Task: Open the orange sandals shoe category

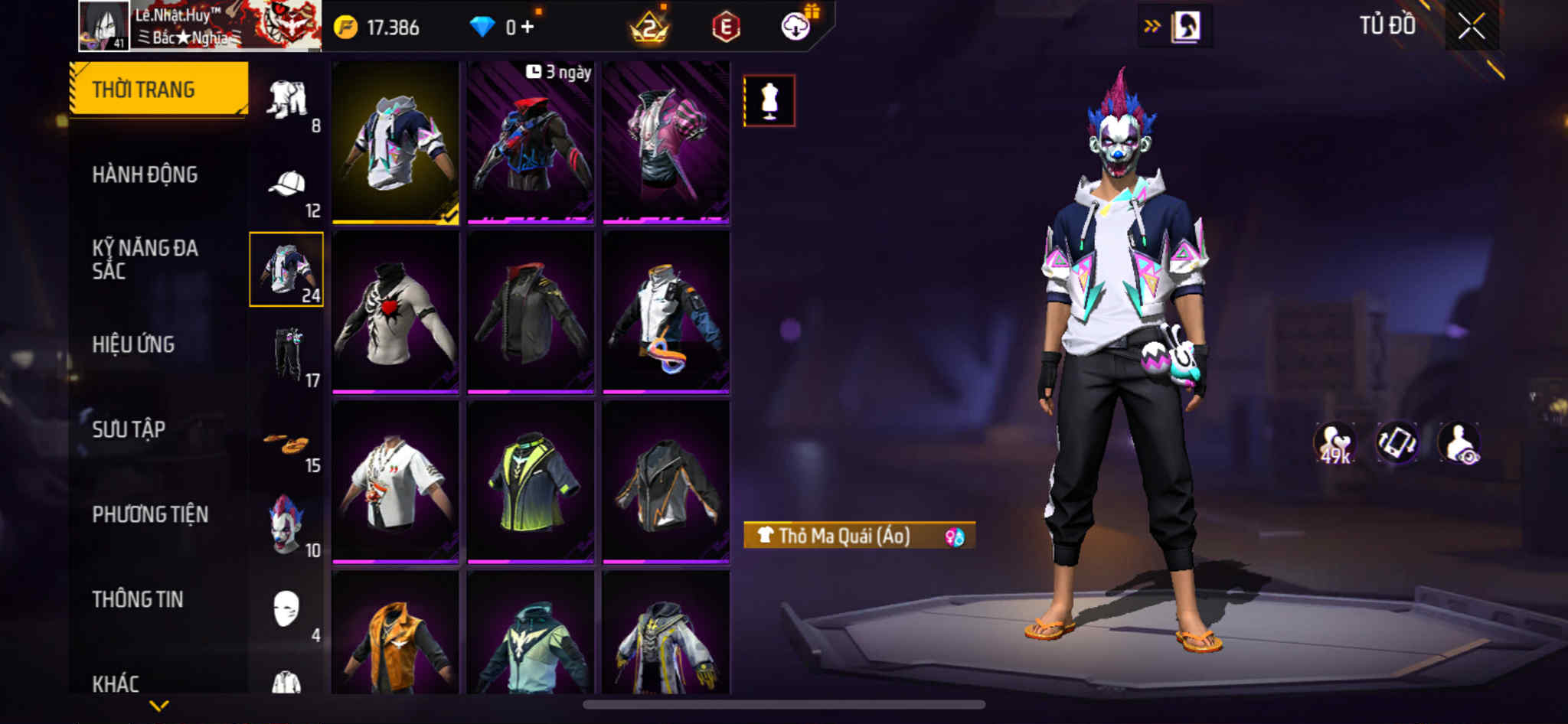Action: (287, 444)
